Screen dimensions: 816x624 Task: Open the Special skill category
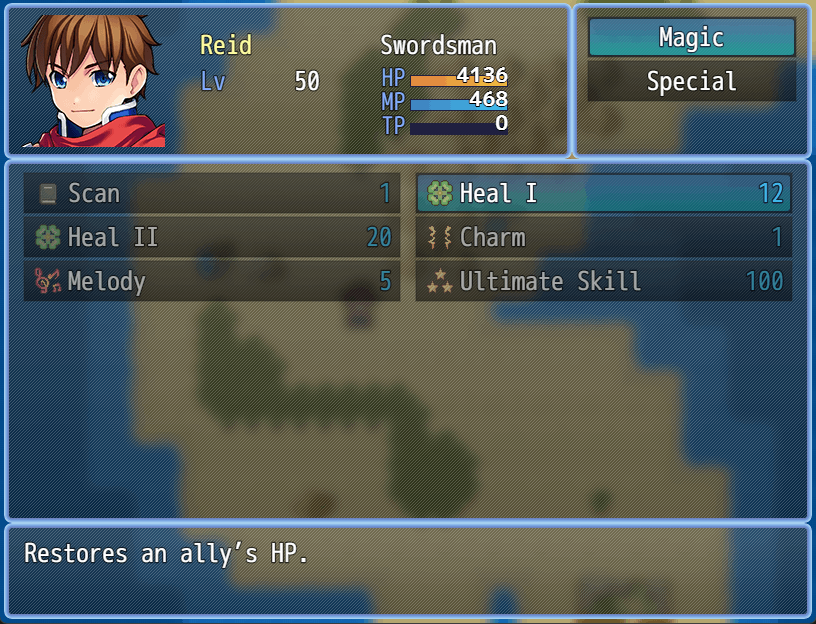(x=691, y=82)
